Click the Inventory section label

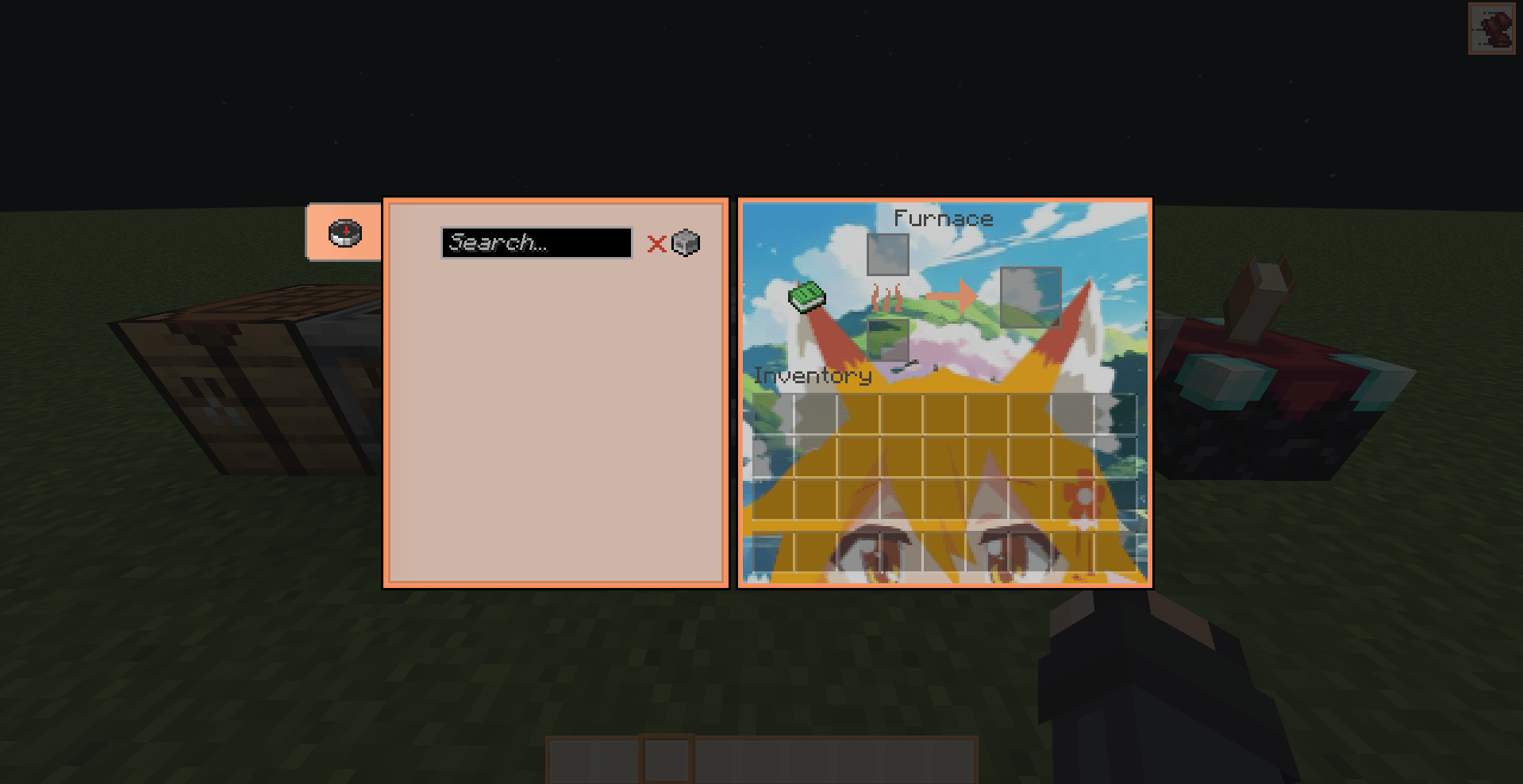[812, 375]
